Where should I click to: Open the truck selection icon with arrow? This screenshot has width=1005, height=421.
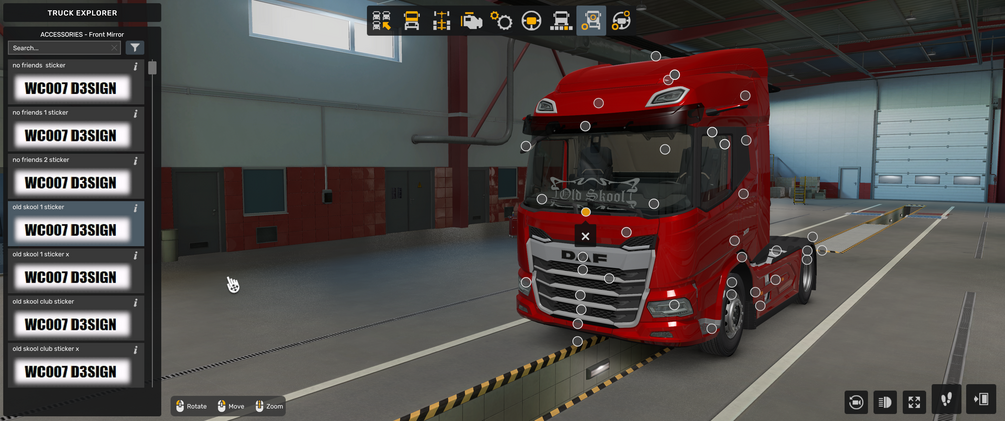381,20
